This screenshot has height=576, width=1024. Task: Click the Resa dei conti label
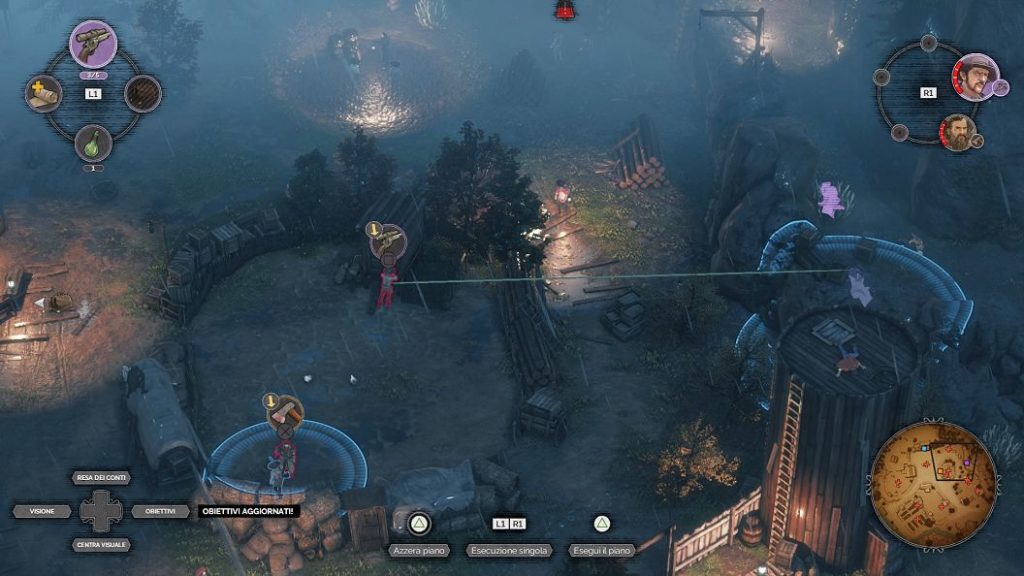click(x=100, y=478)
